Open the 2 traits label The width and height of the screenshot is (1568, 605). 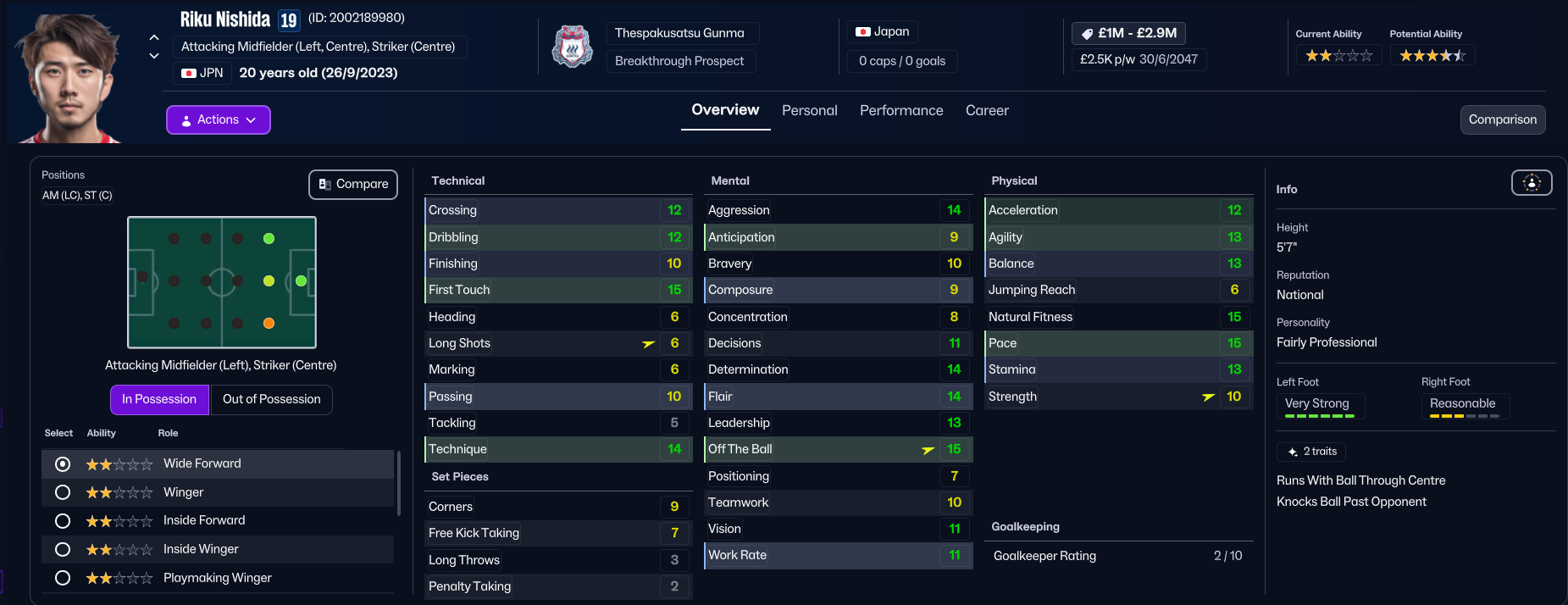[1311, 452]
